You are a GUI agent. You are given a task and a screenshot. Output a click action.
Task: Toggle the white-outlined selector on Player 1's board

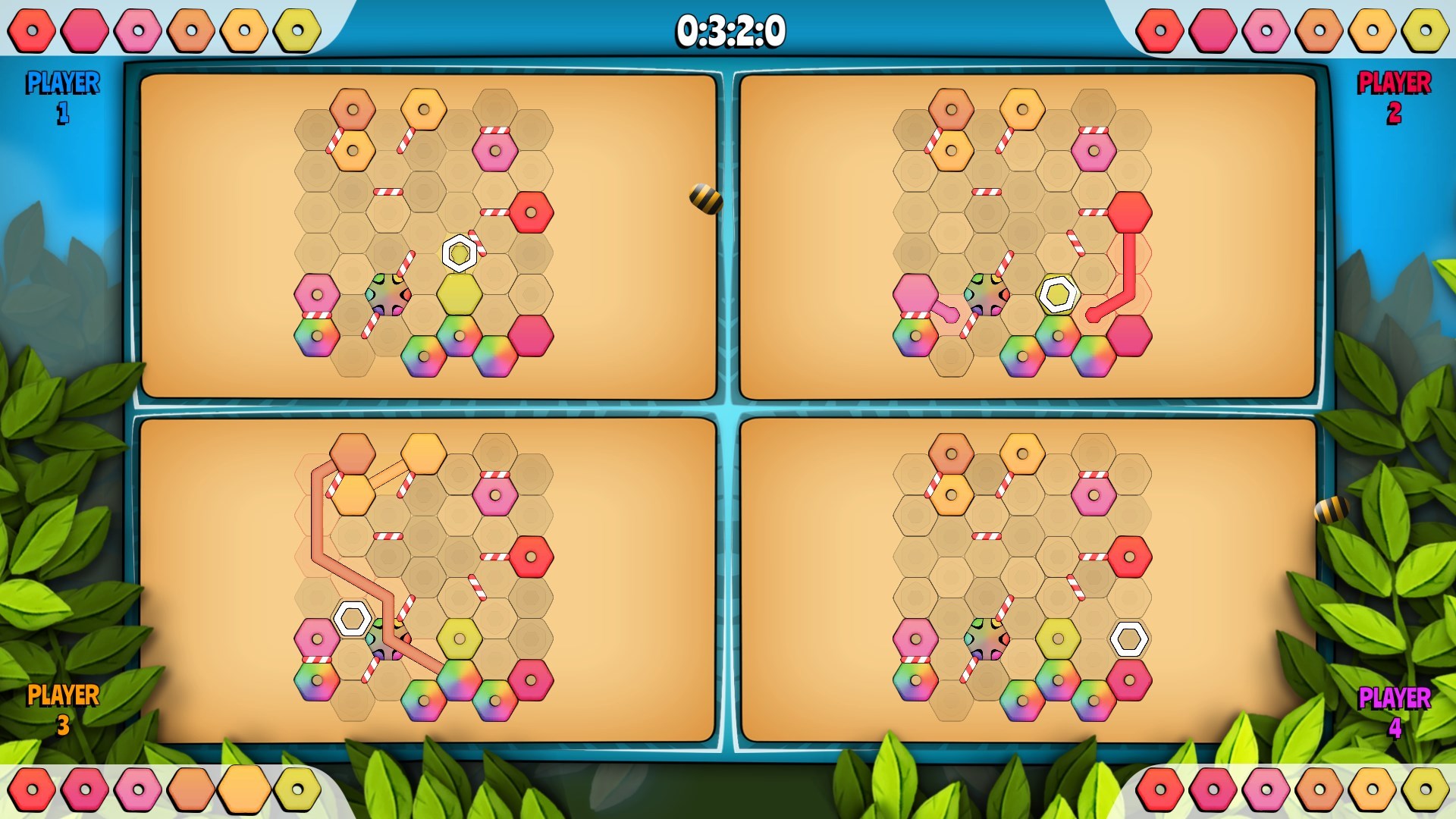pos(458,252)
